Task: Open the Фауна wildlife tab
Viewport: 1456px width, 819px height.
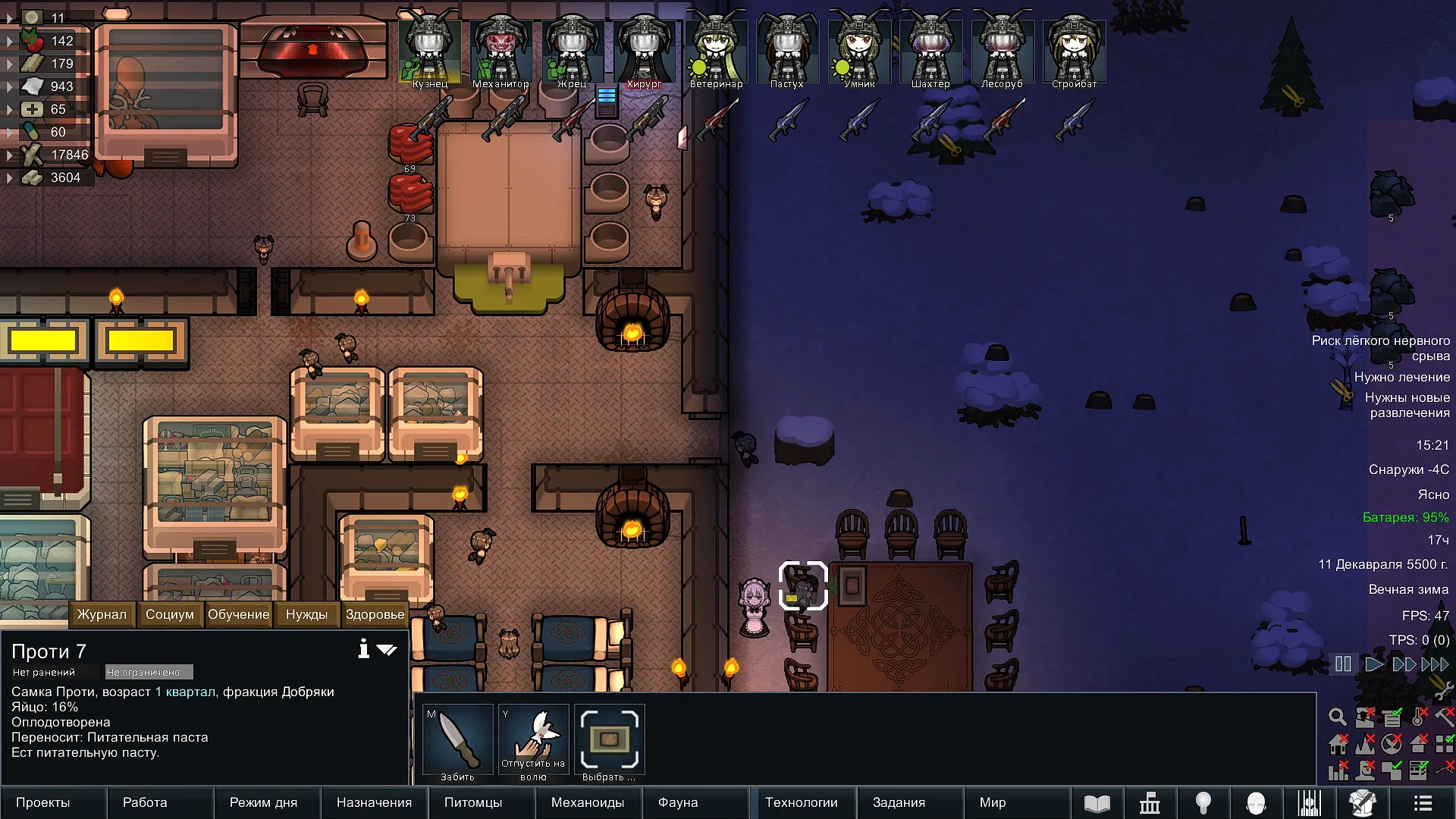Action: pos(678,802)
